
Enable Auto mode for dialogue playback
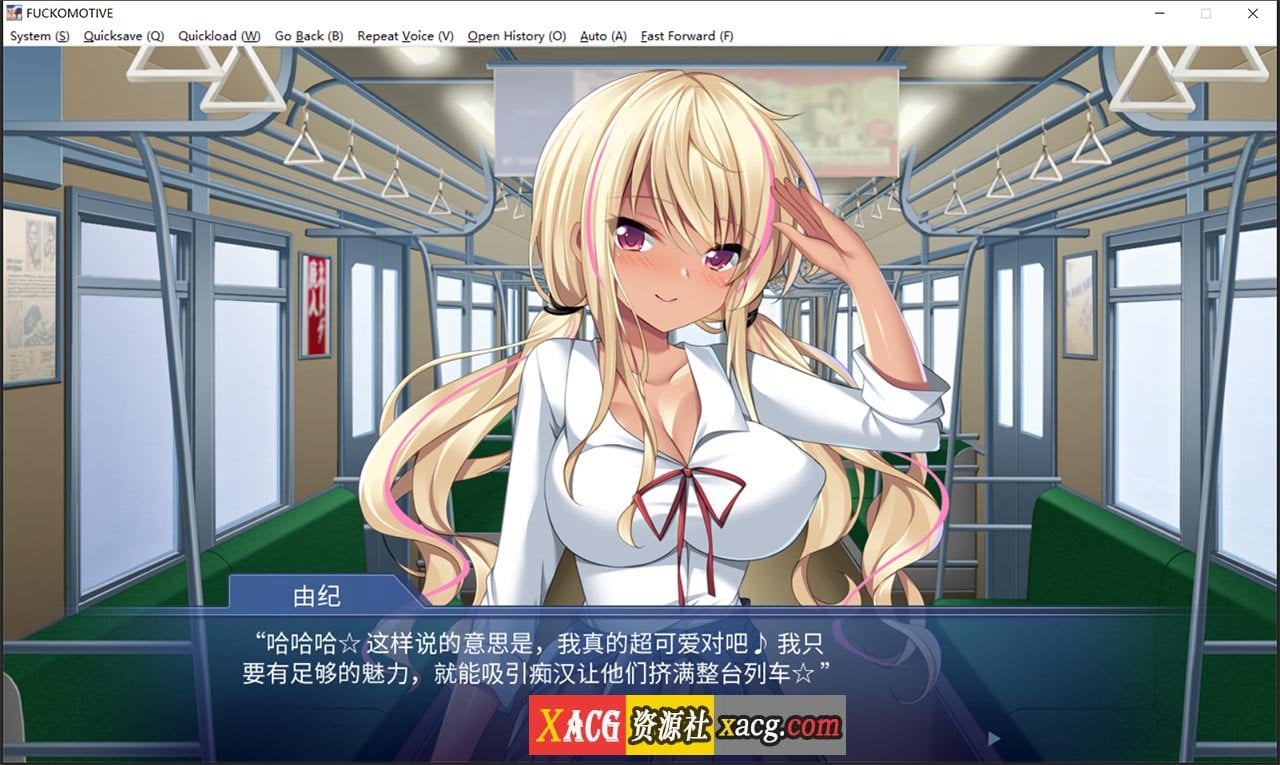click(x=602, y=36)
